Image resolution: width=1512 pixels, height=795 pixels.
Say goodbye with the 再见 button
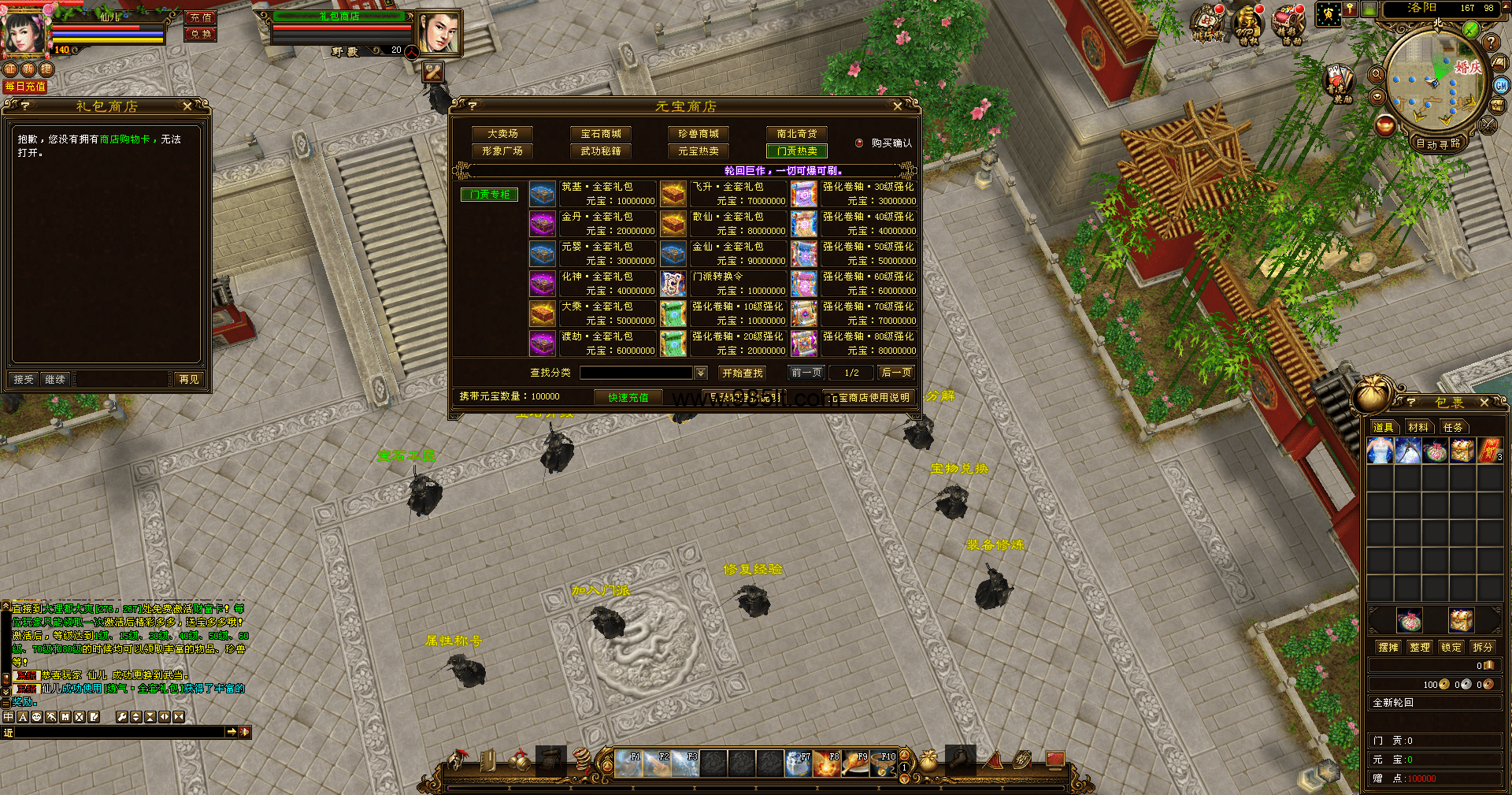click(x=189, y=380)
